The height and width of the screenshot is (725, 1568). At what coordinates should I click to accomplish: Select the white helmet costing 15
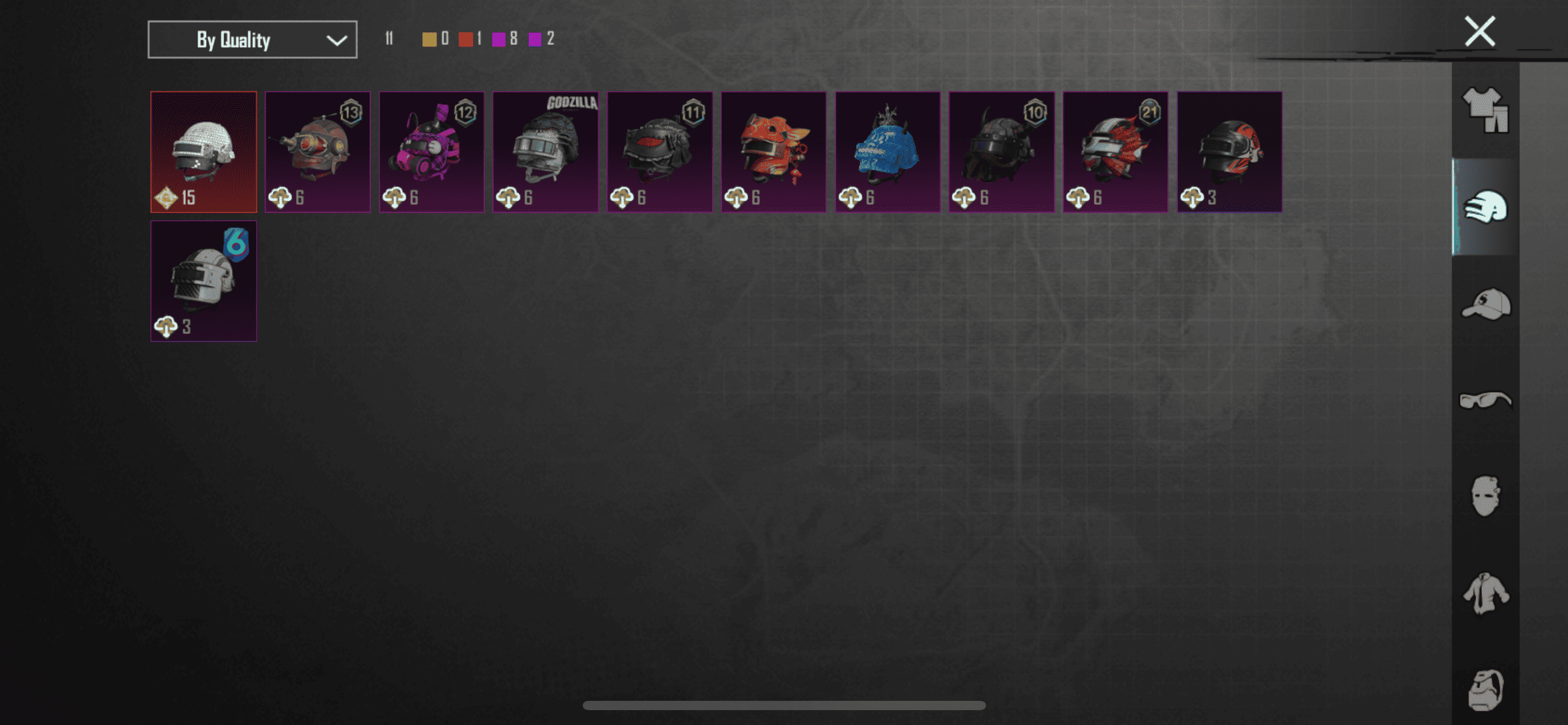tap(204, 152)
